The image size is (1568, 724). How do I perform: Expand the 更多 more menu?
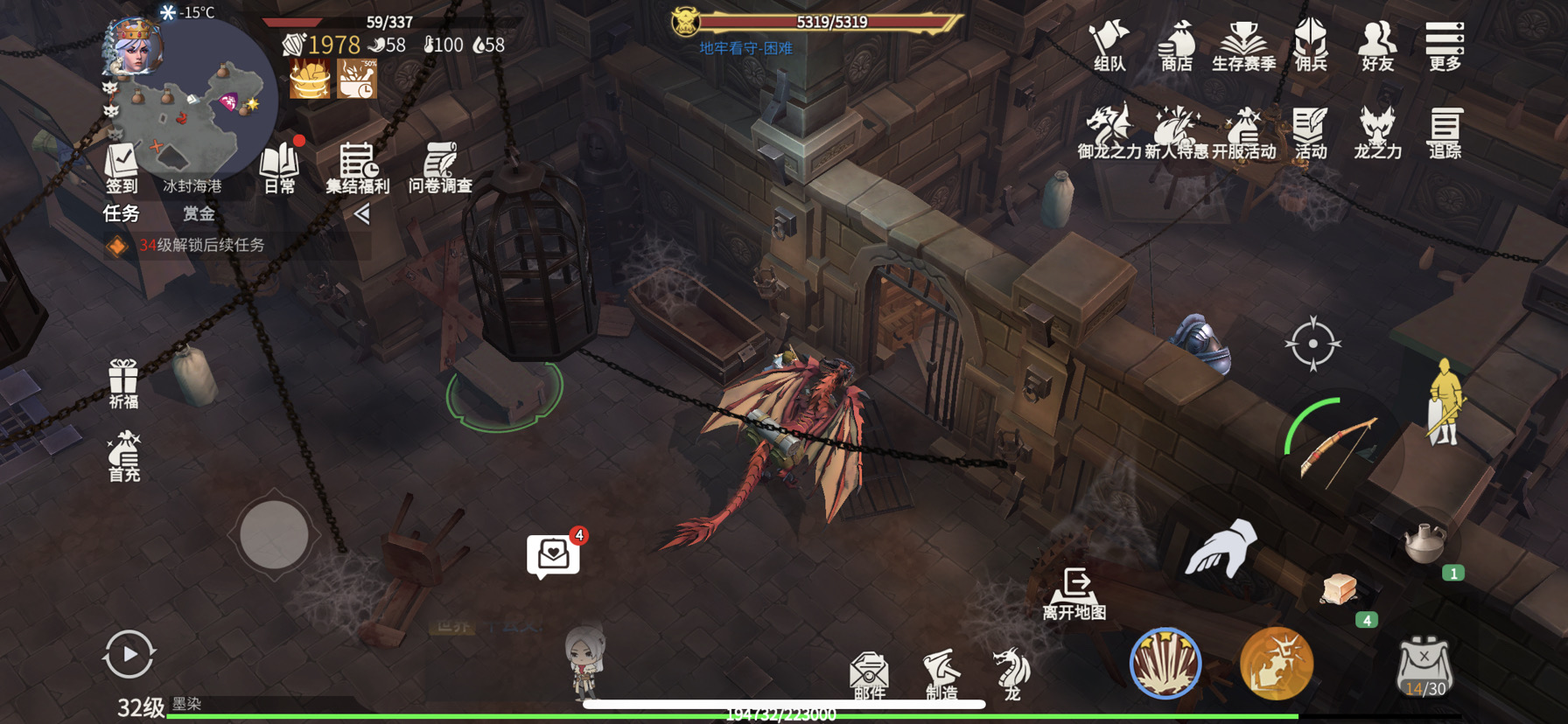click(x=1445, y=45)
